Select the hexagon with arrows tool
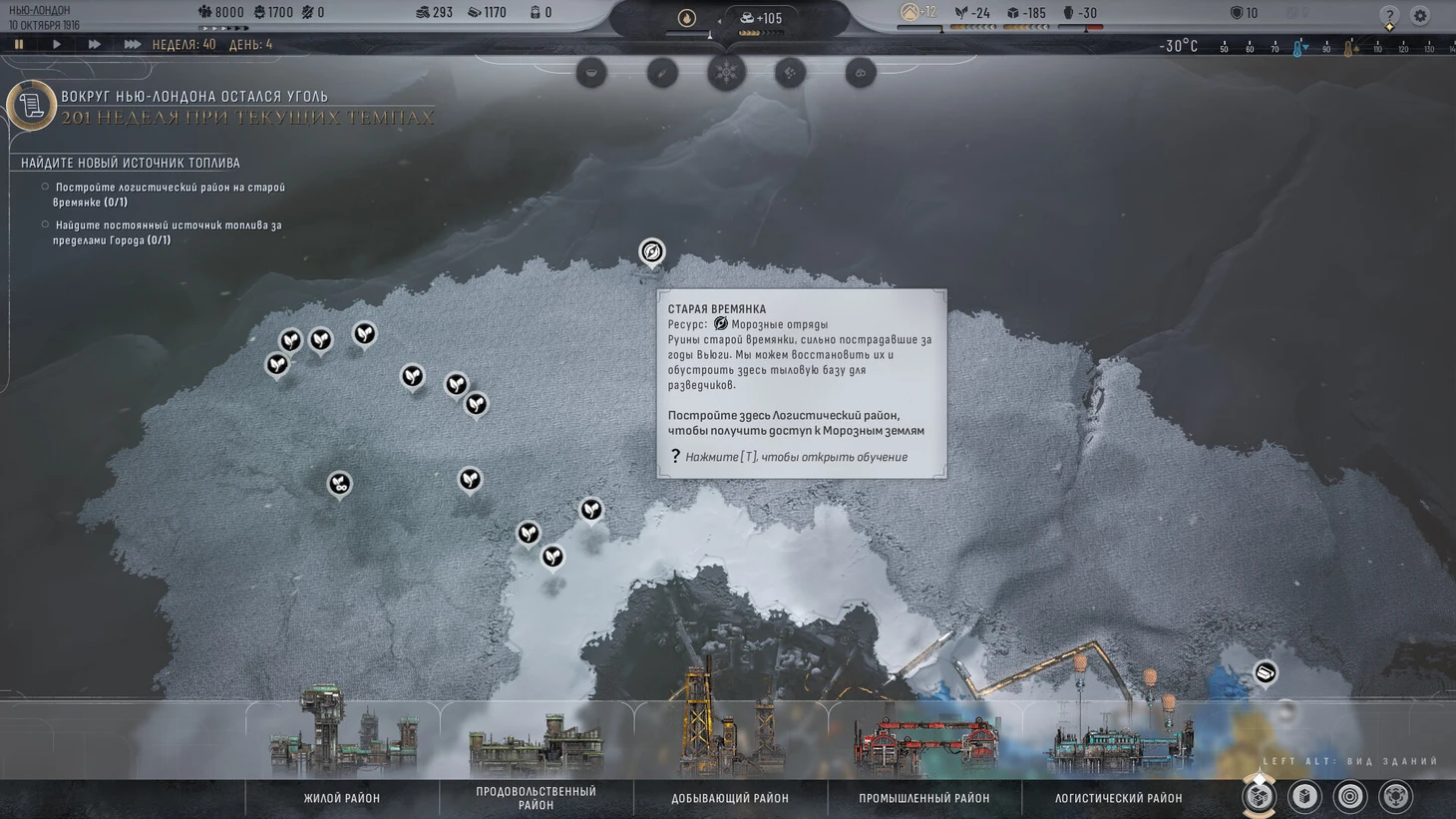 click(x=1395, y=796)
